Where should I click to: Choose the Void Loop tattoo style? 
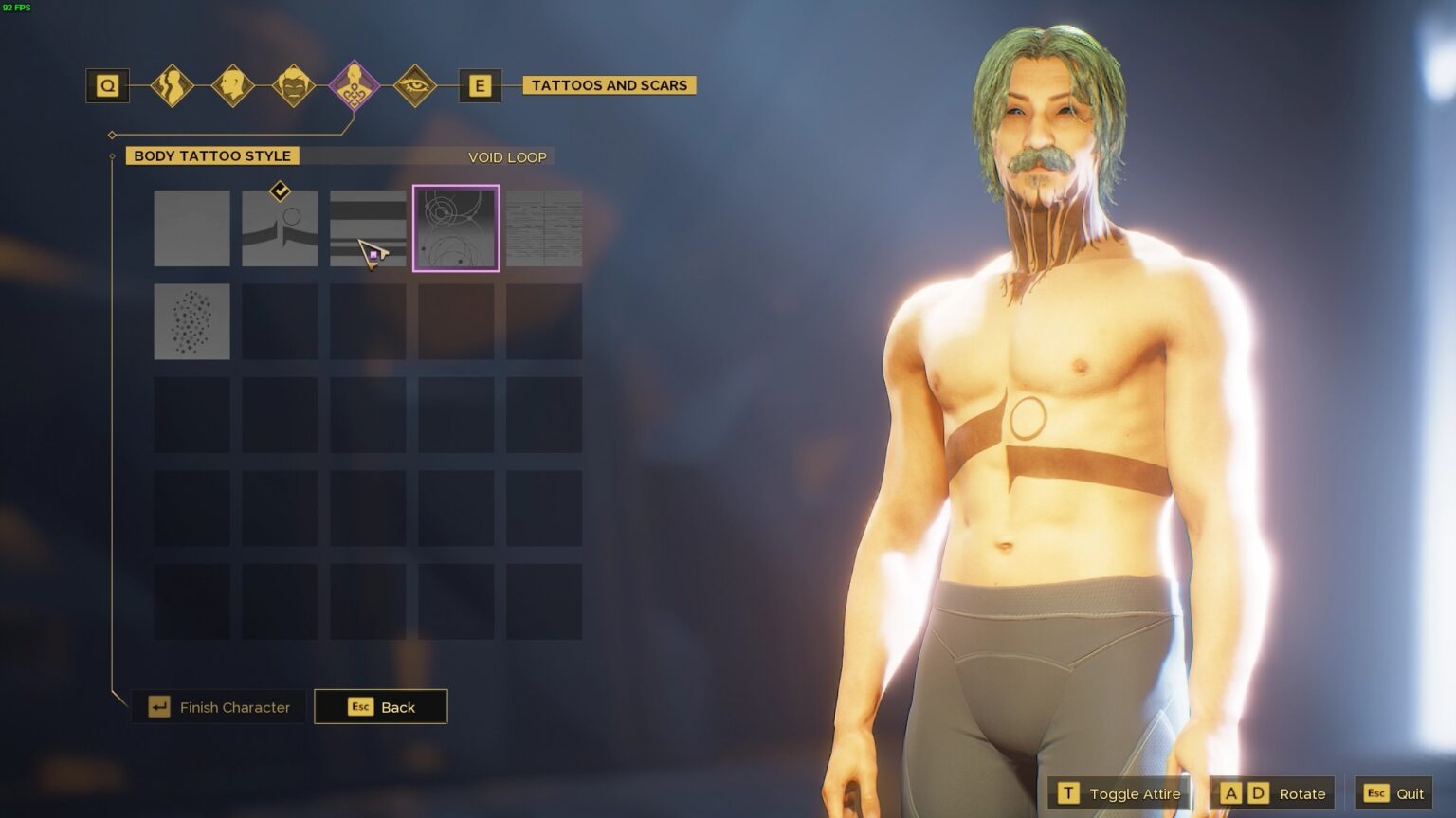point(456,227)
